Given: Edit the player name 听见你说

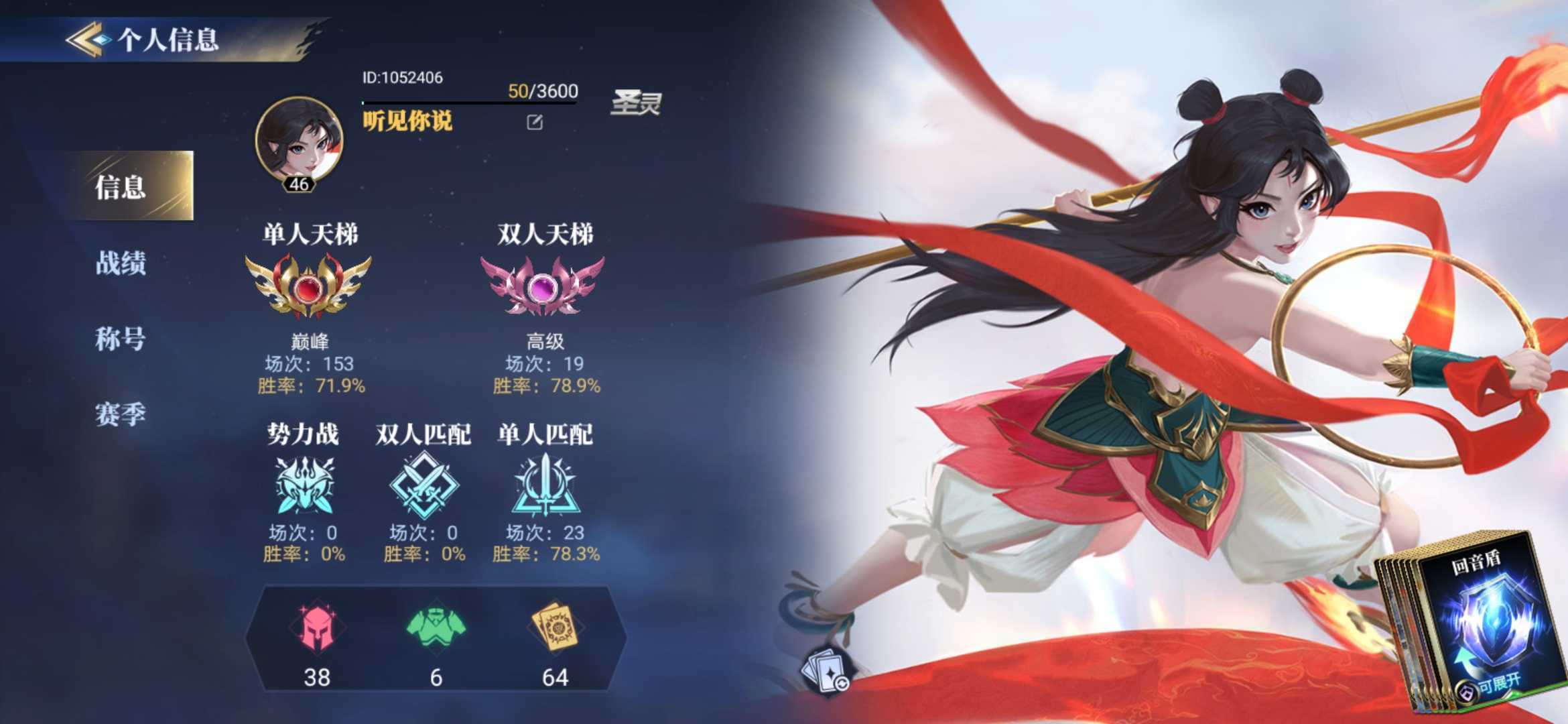Looking at the screenshot, I should 534,122.
